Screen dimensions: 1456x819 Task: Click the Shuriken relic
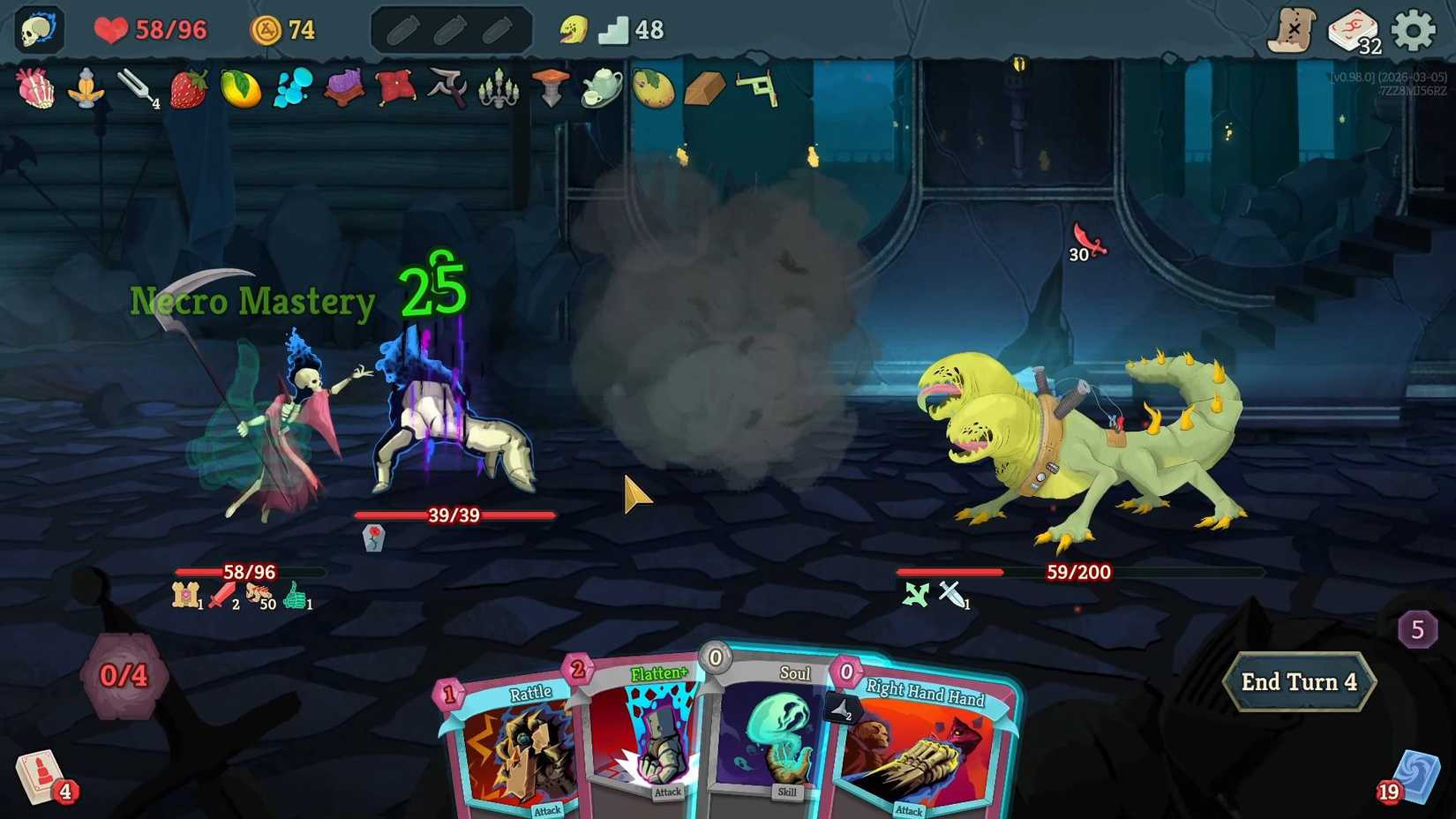447,89
